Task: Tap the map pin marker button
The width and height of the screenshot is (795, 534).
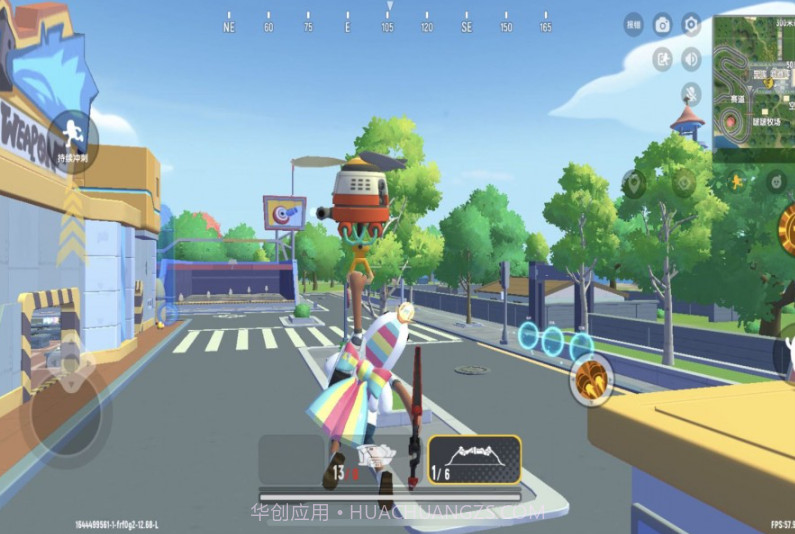Action: pos(634,183)
